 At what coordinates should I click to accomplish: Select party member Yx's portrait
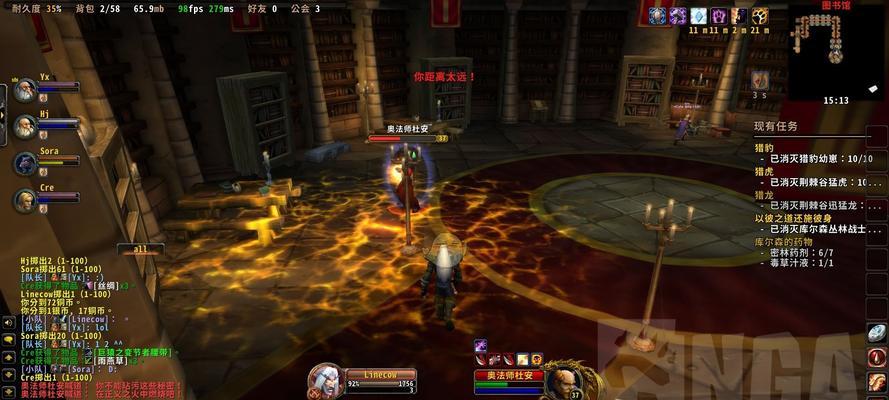(24, 89)
